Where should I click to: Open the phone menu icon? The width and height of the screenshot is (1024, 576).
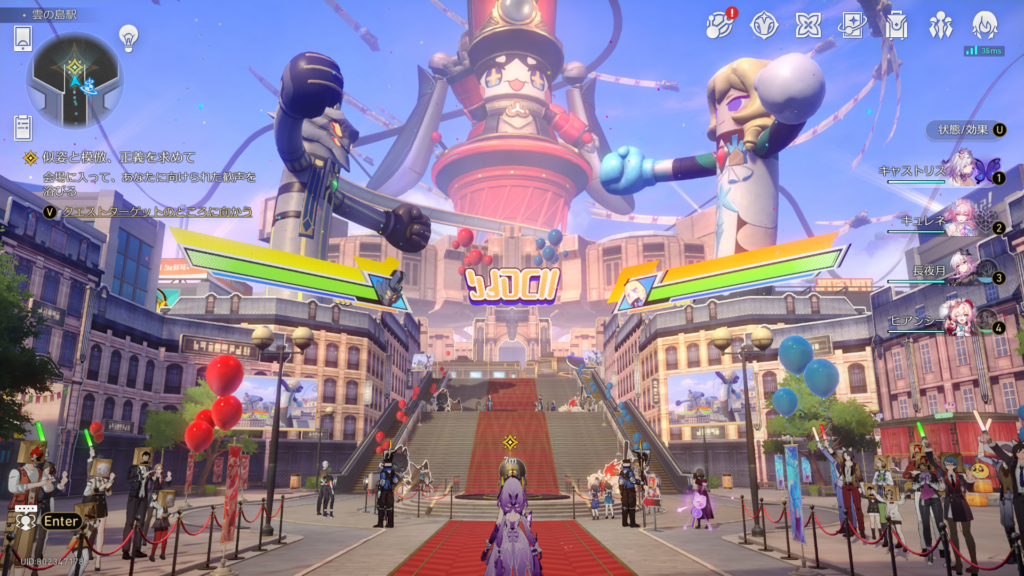pyautogui.click(x=24, y=39)
